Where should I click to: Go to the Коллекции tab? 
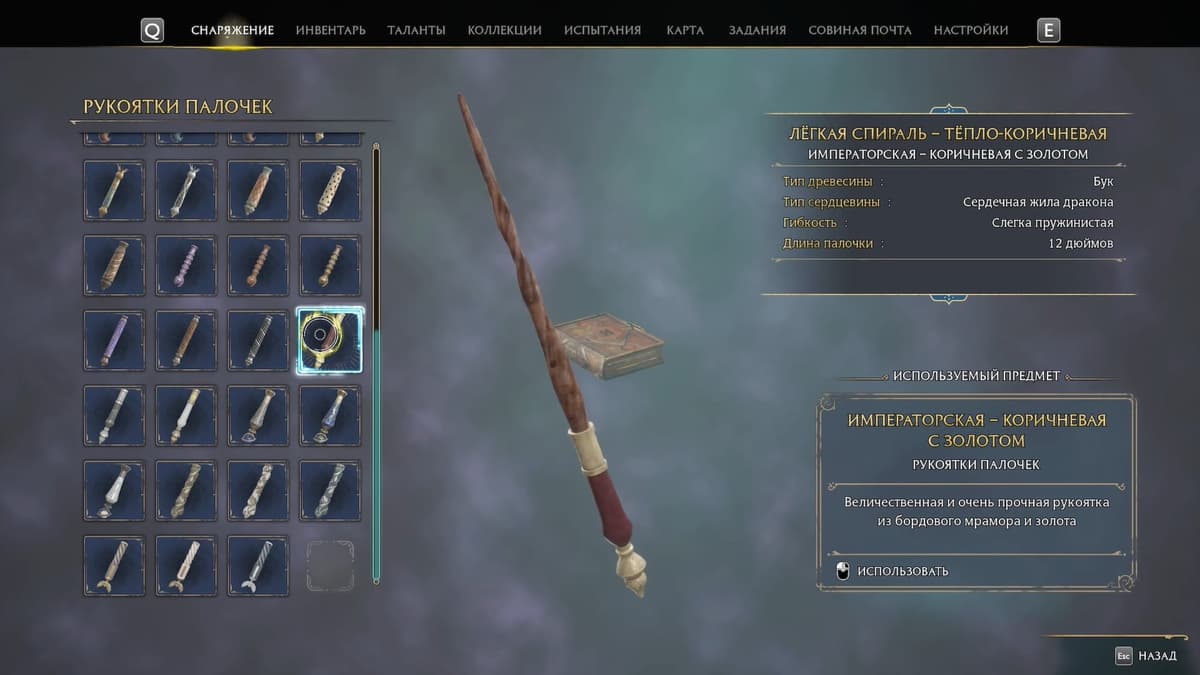tap(504, 30)
